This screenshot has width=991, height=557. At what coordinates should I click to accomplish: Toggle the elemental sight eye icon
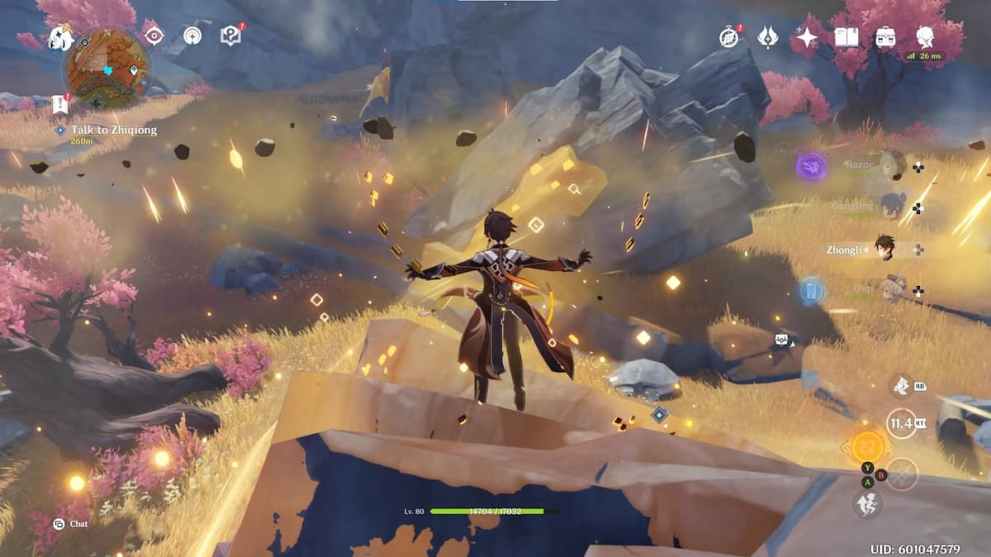[x=153, y=36]
